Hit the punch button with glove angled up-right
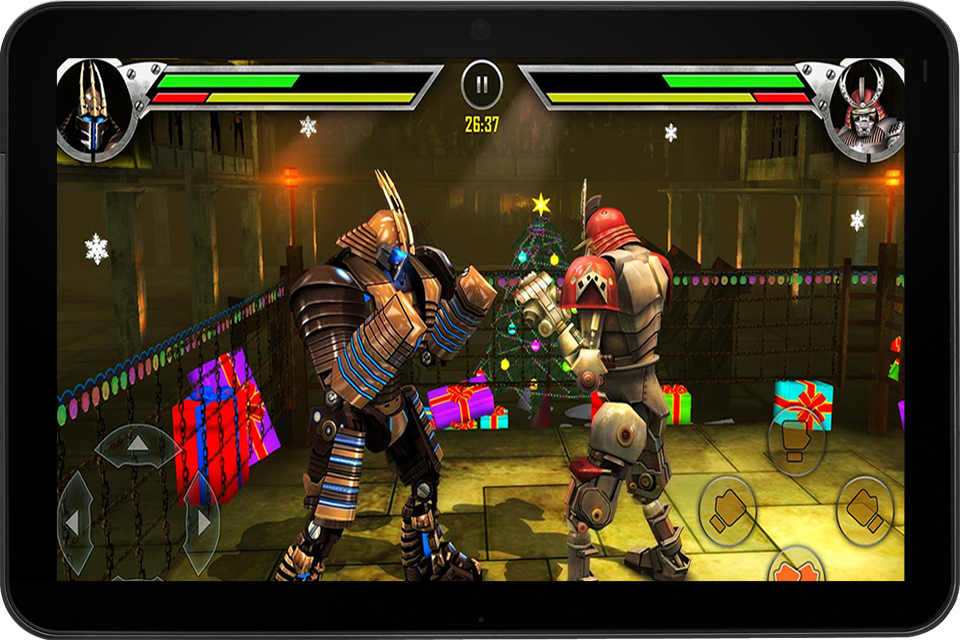This screenshot has height=640, width=960. tap(727, 511)
